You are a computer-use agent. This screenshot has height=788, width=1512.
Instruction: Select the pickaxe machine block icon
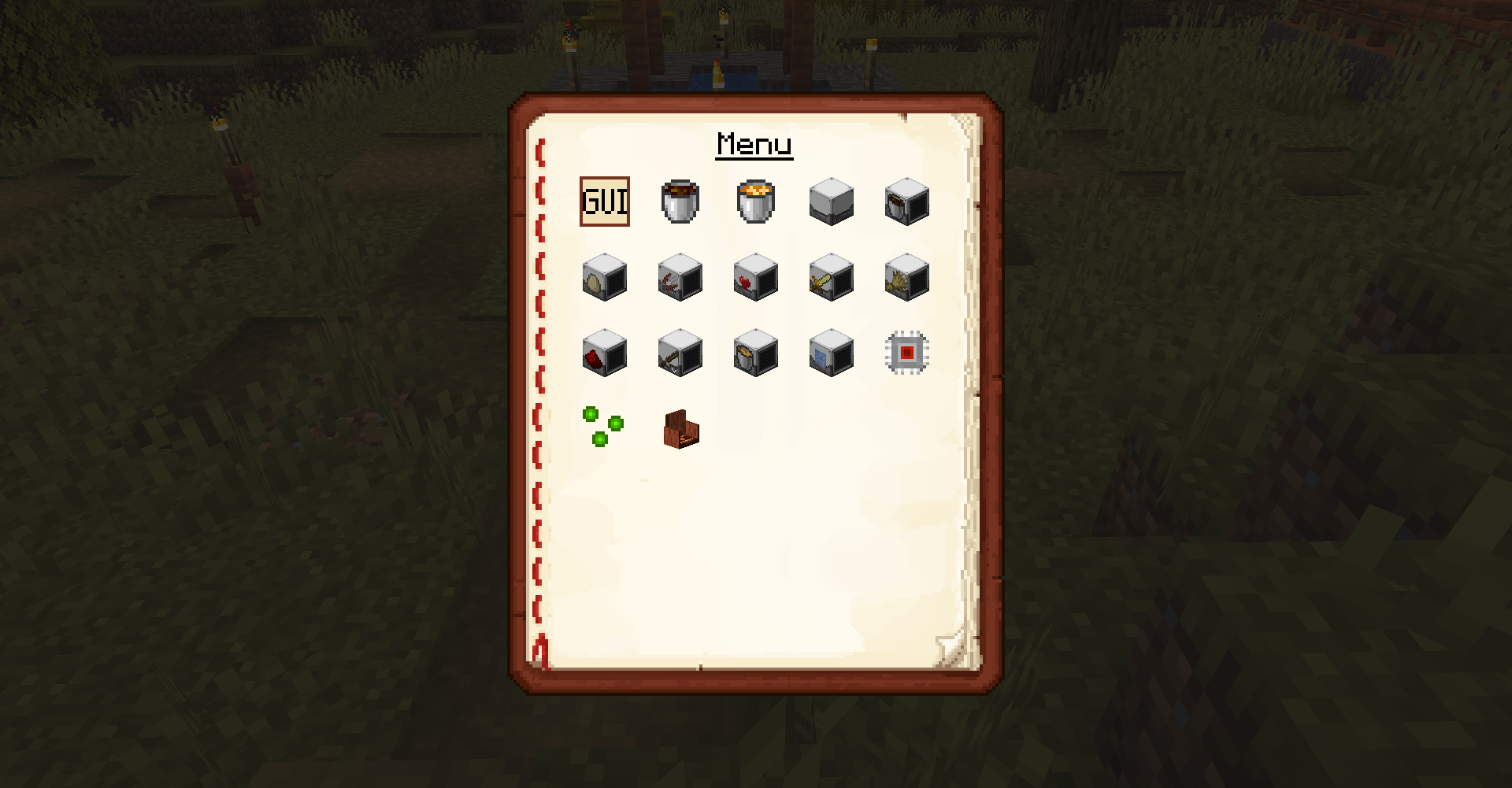coord(679,354)
